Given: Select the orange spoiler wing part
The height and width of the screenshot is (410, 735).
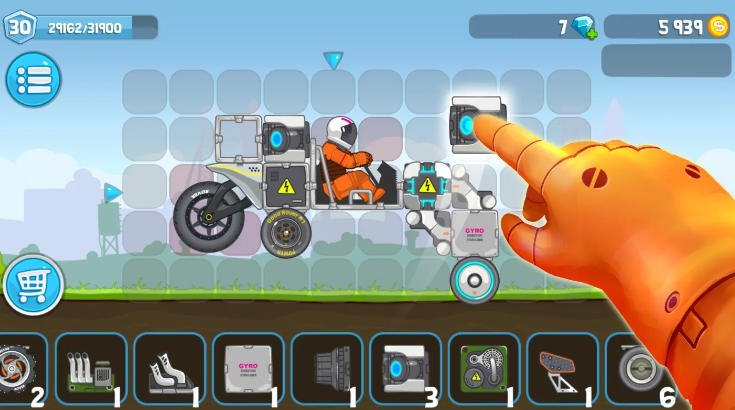Looking at the screenshot, I should pos(562,368).
